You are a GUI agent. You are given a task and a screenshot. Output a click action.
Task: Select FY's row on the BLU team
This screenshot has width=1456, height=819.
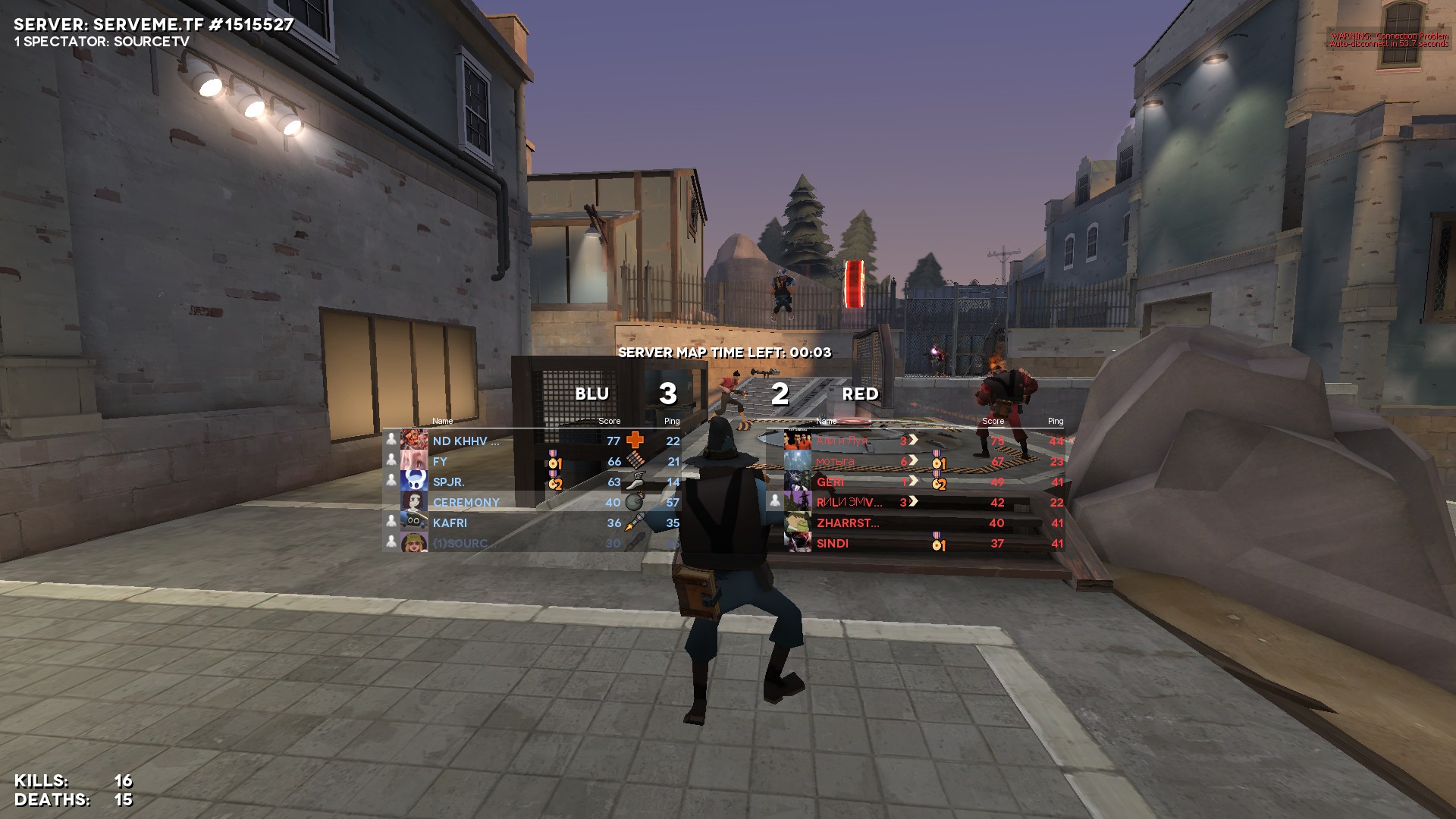[441, 461]
